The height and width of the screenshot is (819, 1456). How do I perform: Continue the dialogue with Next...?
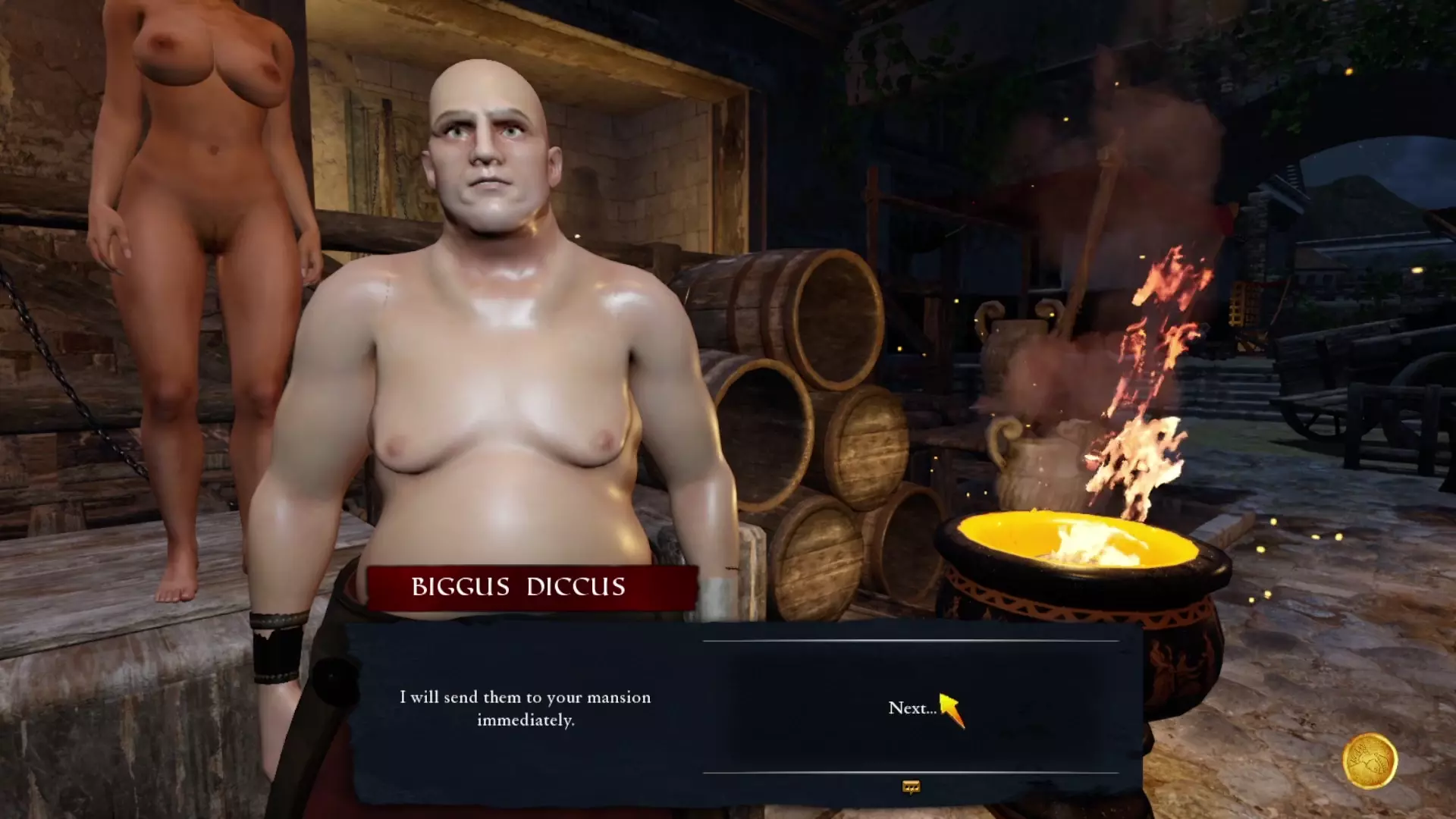[912, 708]
